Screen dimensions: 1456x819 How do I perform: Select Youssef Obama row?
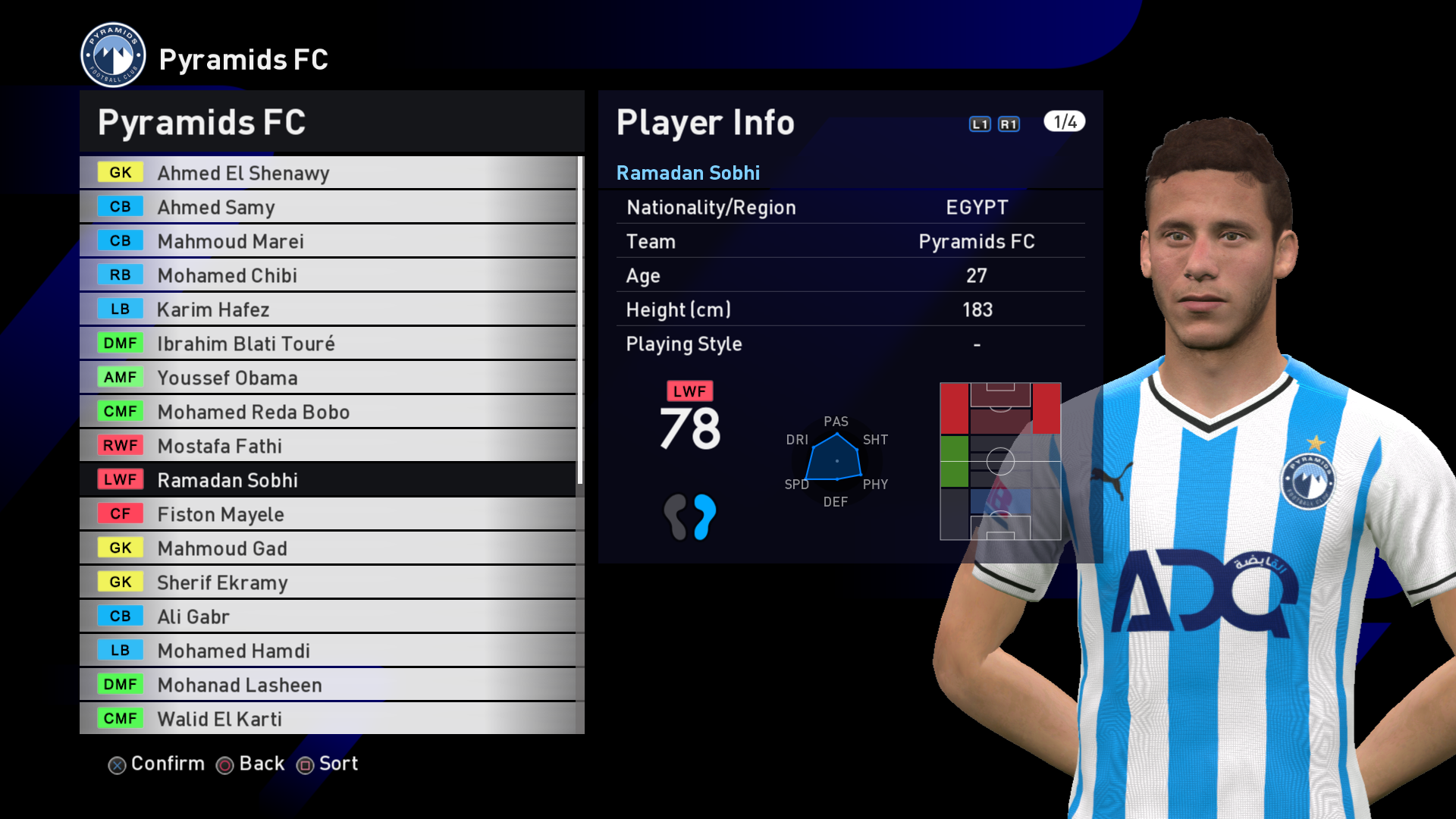(x=328, y=378)
